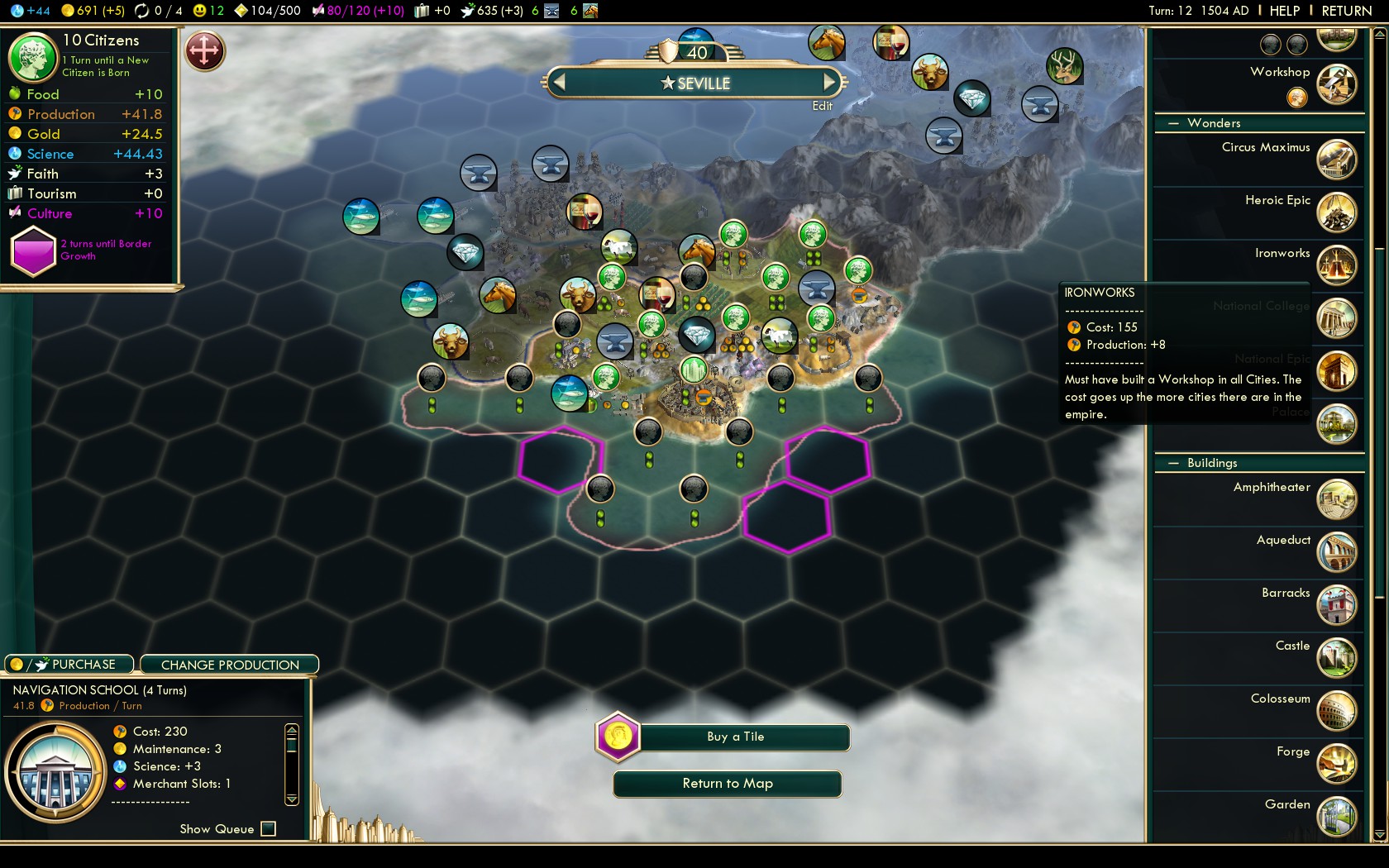Go to the previous city arrow
Image resolution: width=1389 pixels, height=868 pixels.
[559, 83]
